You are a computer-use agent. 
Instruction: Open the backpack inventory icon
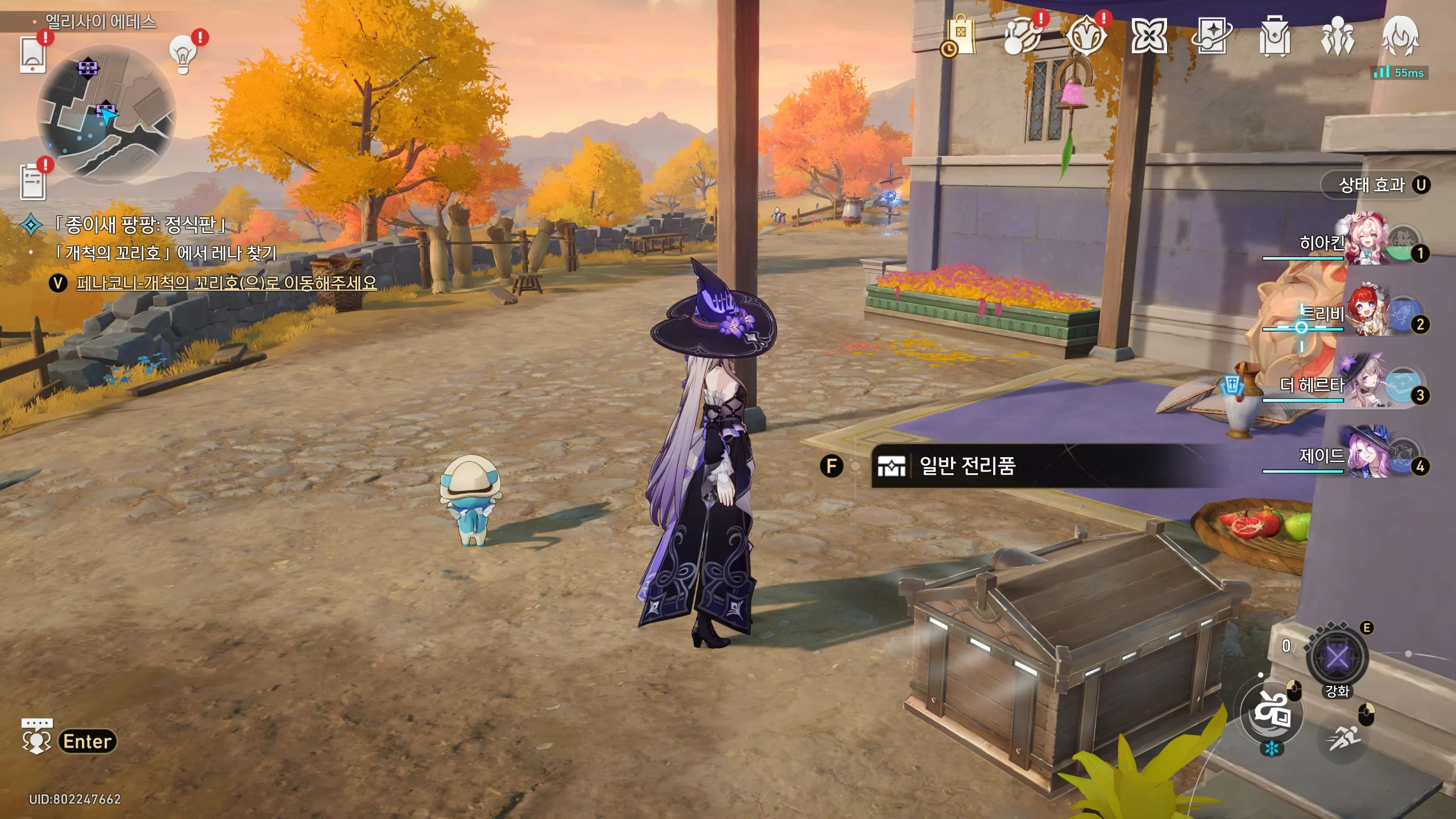click(x=1275, y=36)
